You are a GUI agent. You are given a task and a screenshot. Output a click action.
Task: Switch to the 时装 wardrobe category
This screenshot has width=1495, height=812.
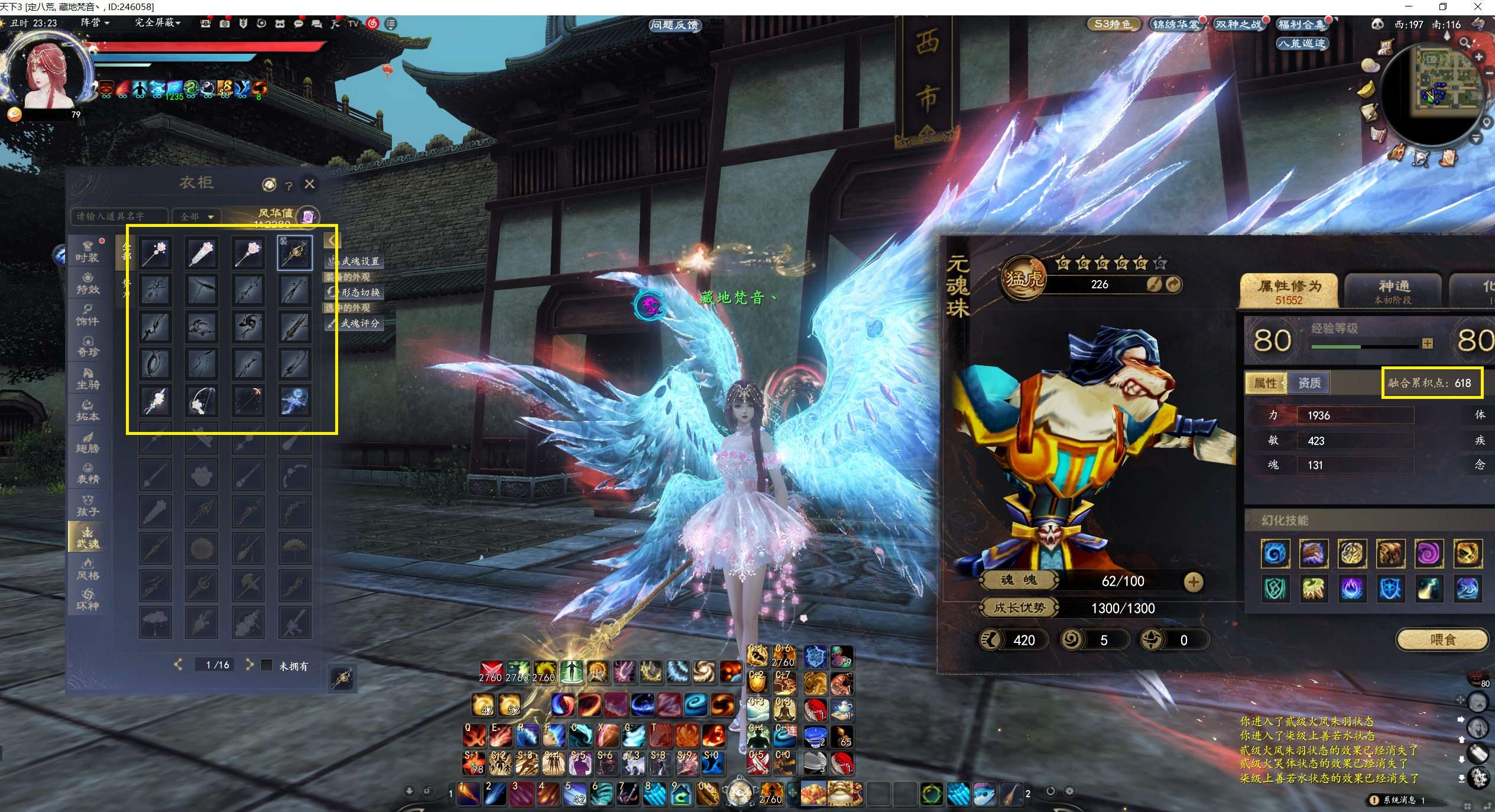[87, 251]
